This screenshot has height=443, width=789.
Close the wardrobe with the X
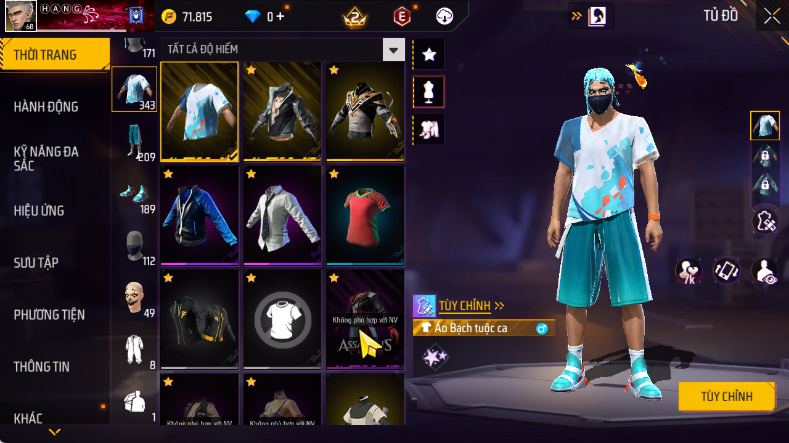coord(772,16)
